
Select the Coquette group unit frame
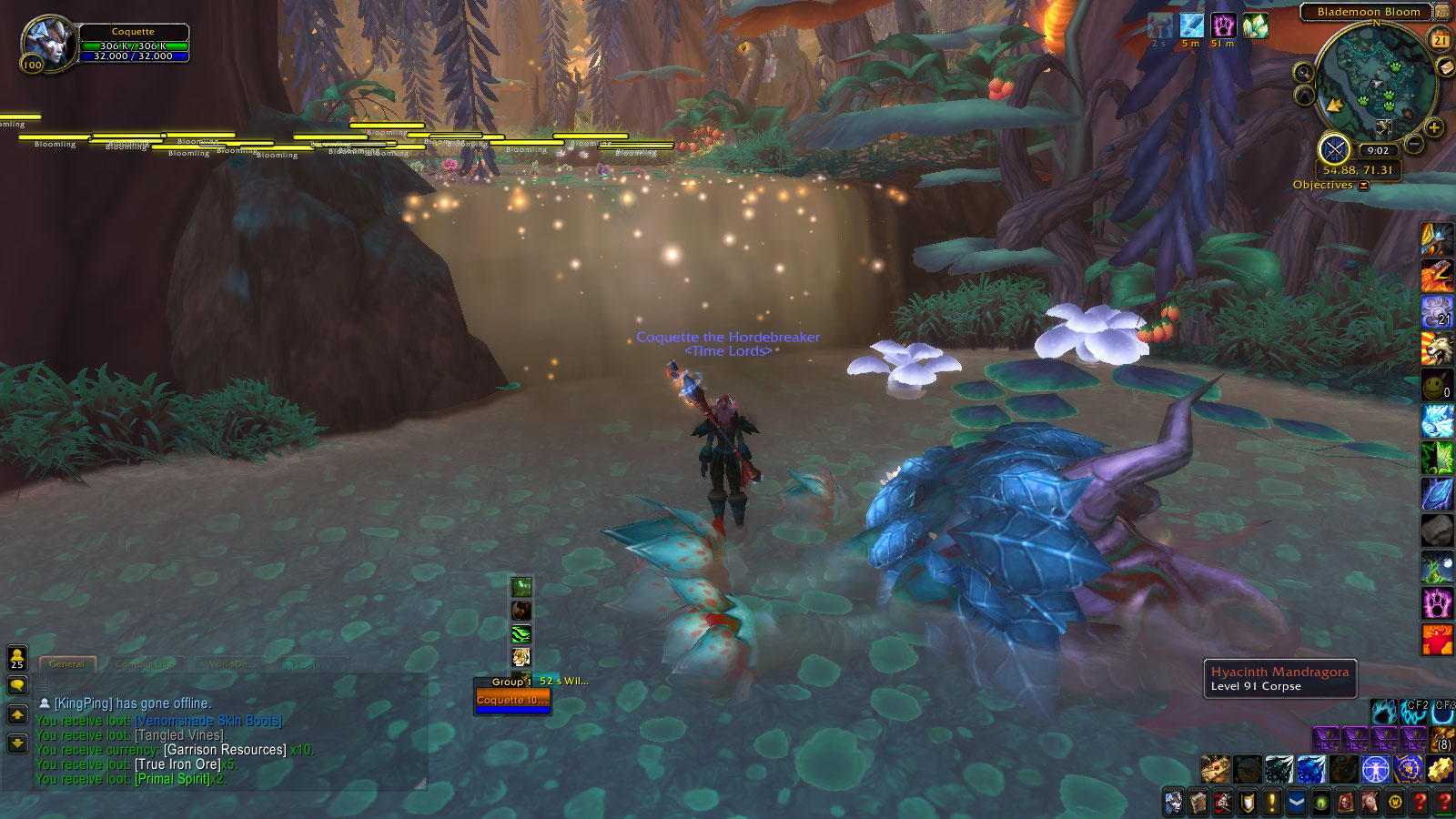(x=512, y=700)
